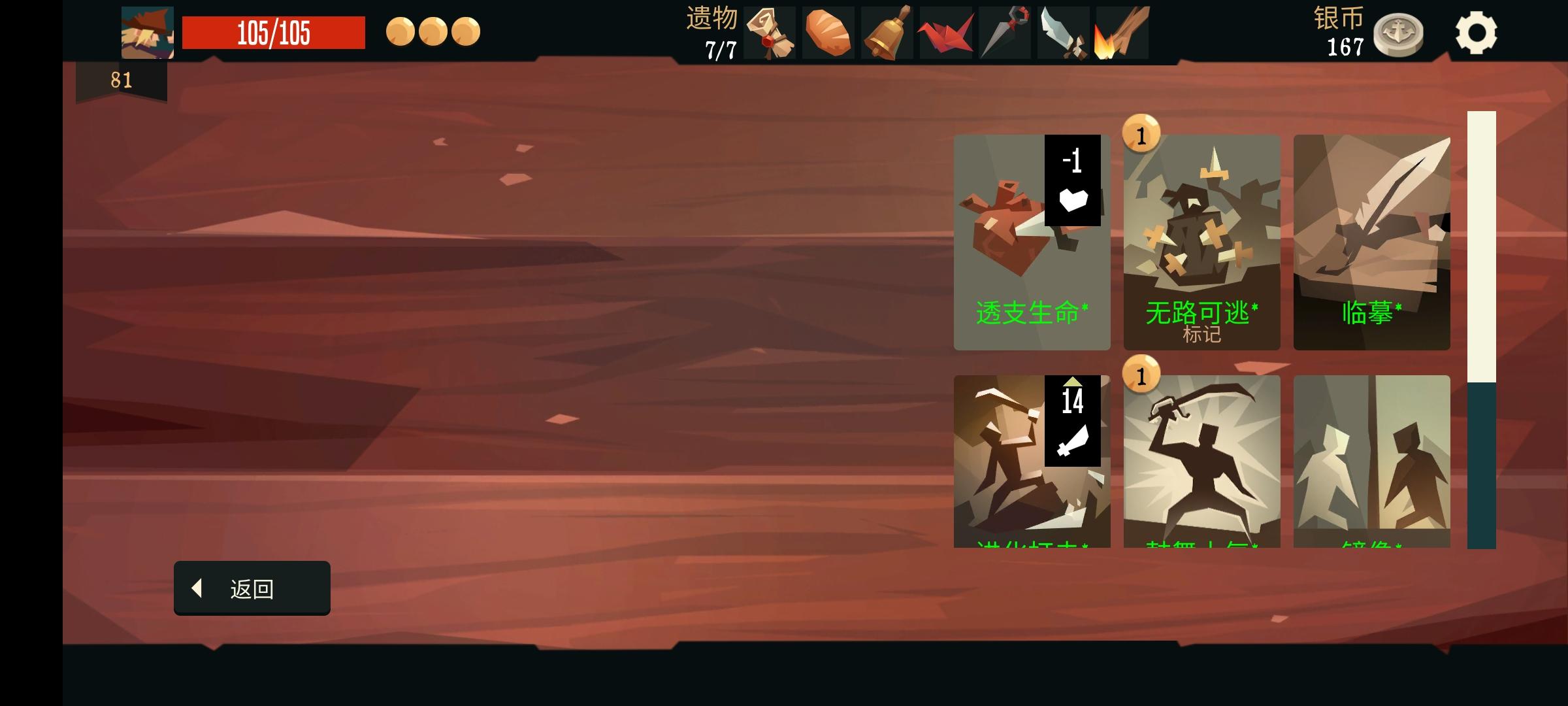Click the red origami crane relic
This screenshot has height=706, width=1568.
[946, 33]
